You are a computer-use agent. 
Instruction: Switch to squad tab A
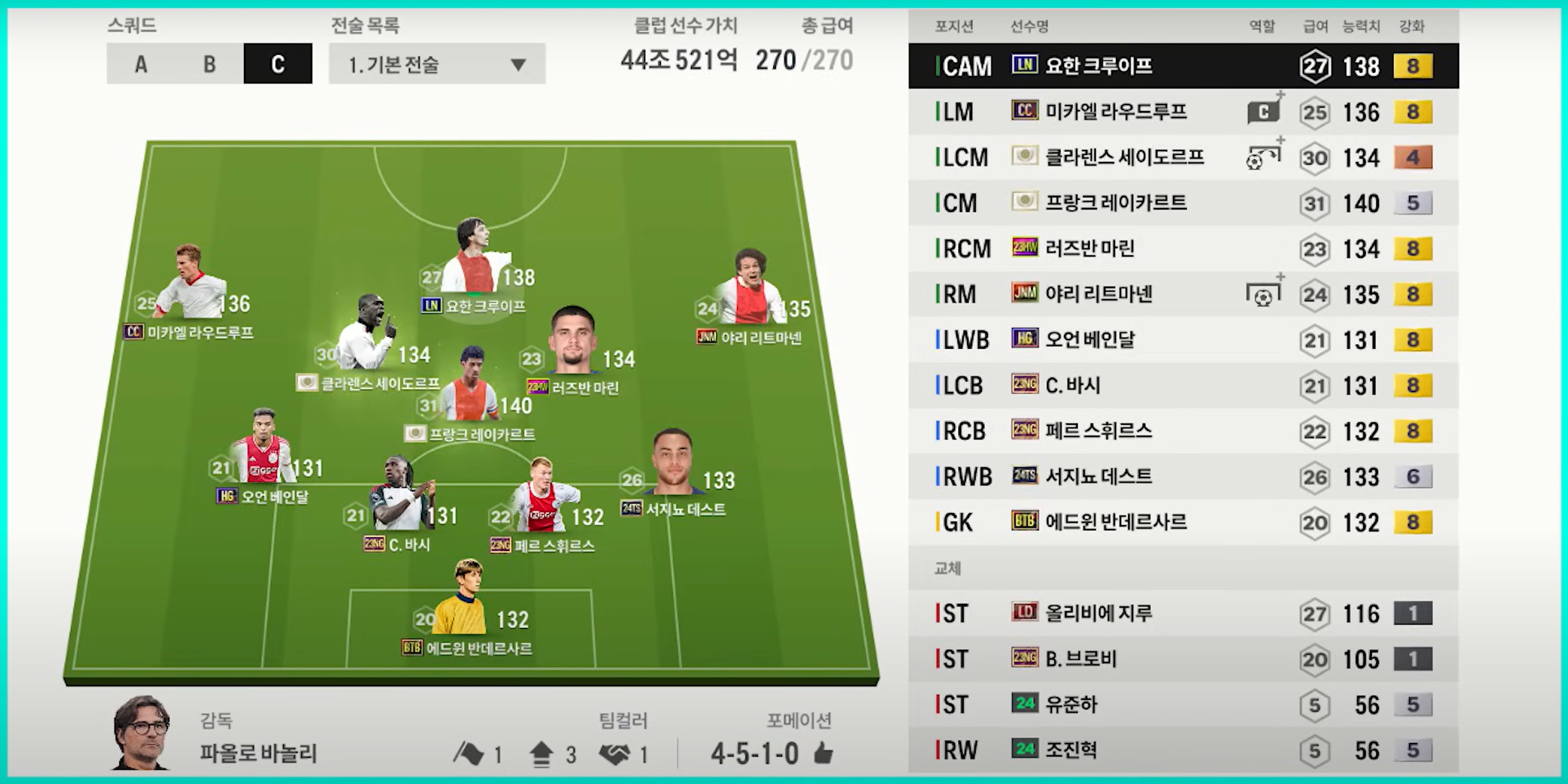[141, 64]
